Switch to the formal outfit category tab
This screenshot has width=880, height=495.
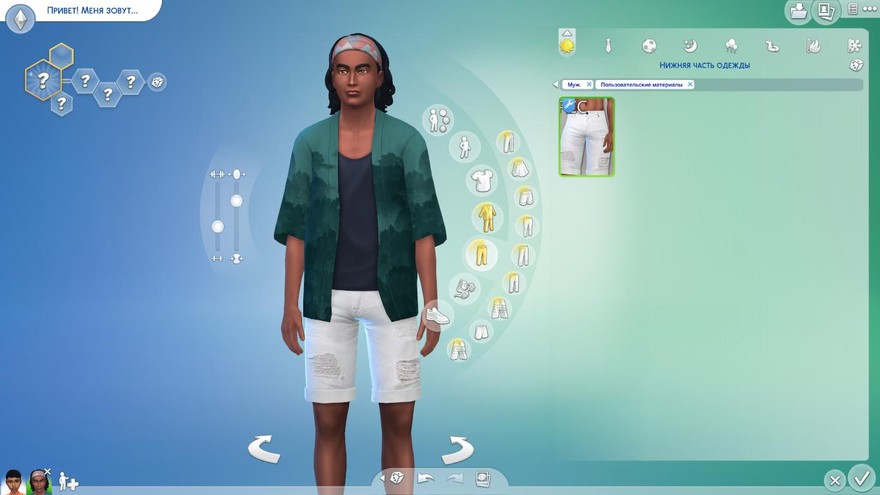[x=608, y=46]
